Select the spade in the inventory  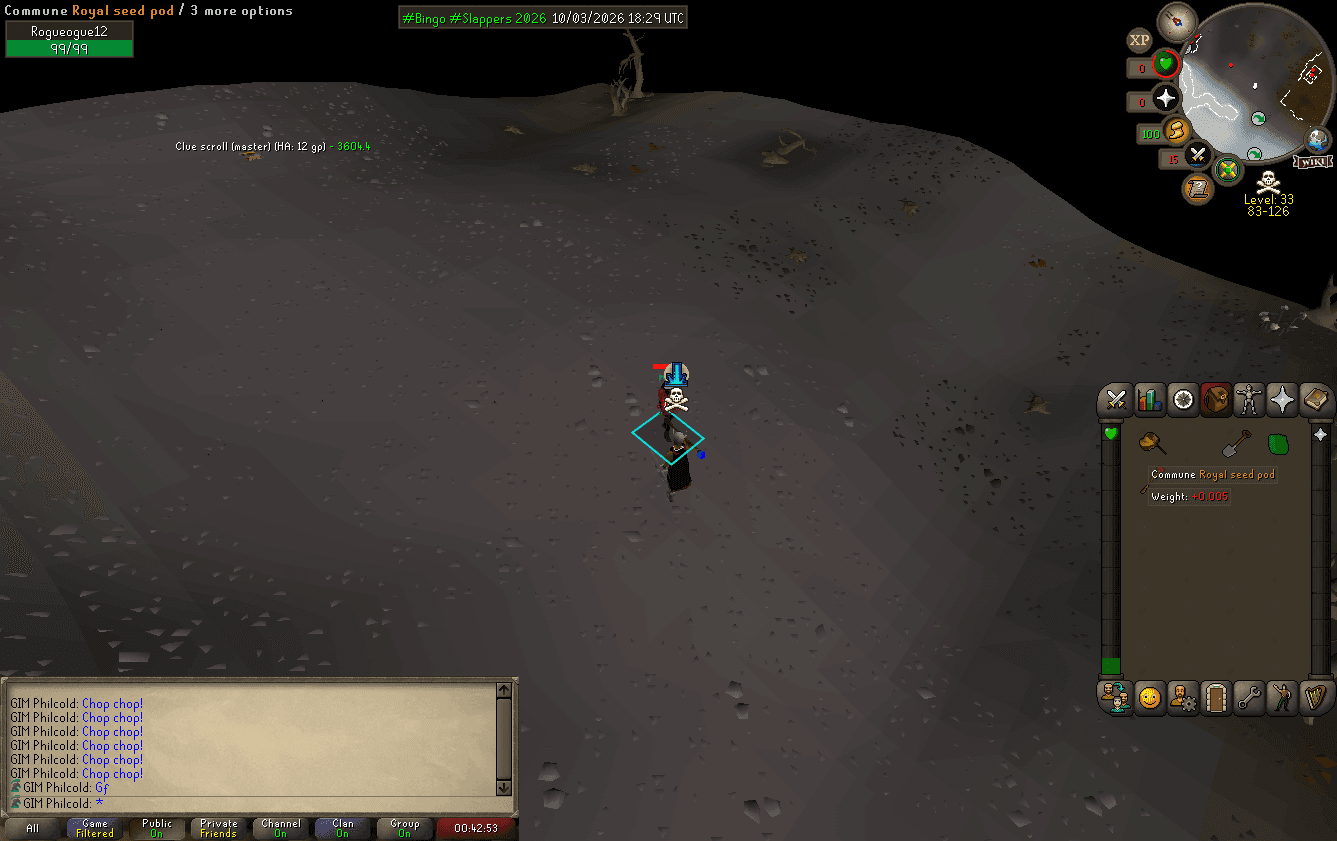click(x=1236, y=443)
